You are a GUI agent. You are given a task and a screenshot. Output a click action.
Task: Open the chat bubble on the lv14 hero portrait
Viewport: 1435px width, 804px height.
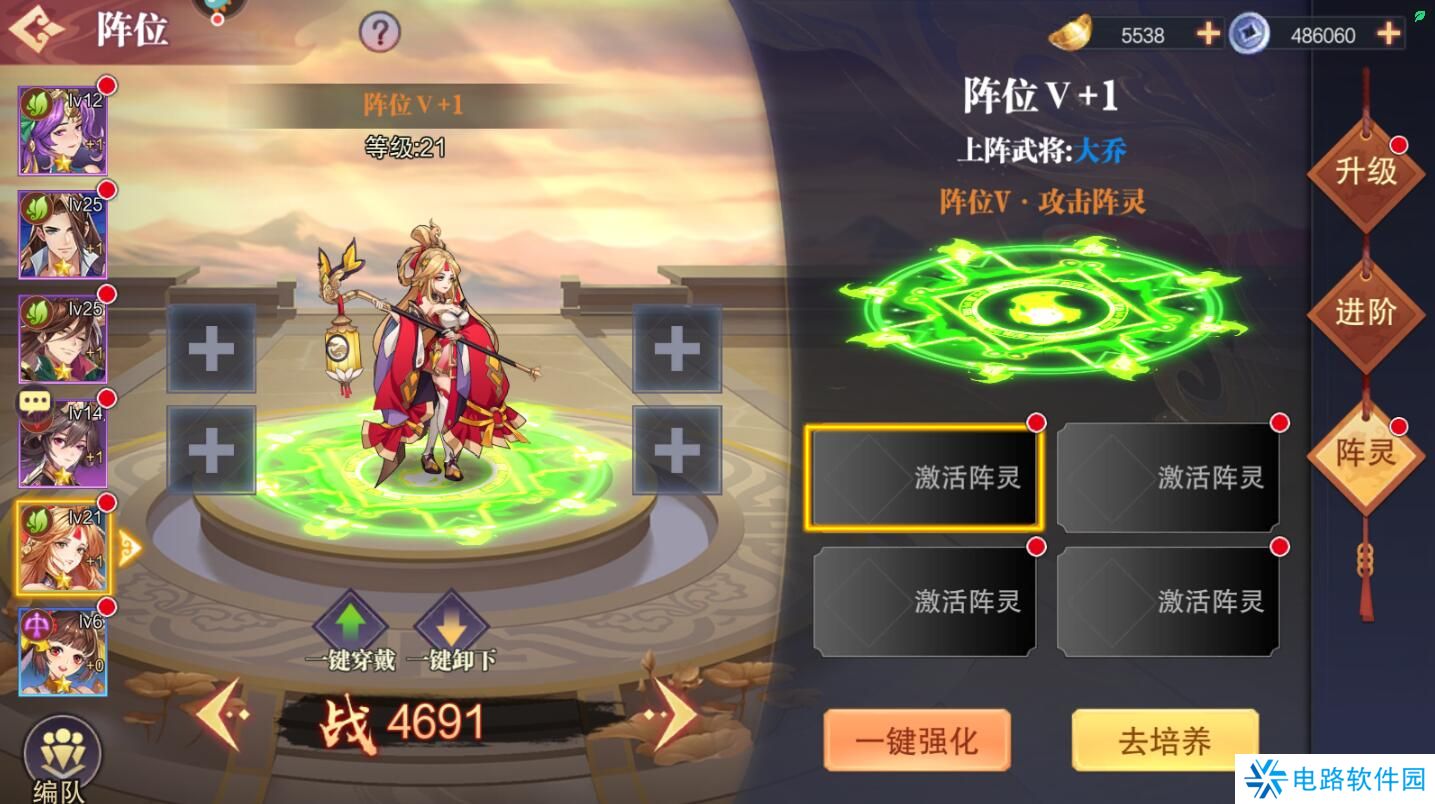[x=35, y=402]
